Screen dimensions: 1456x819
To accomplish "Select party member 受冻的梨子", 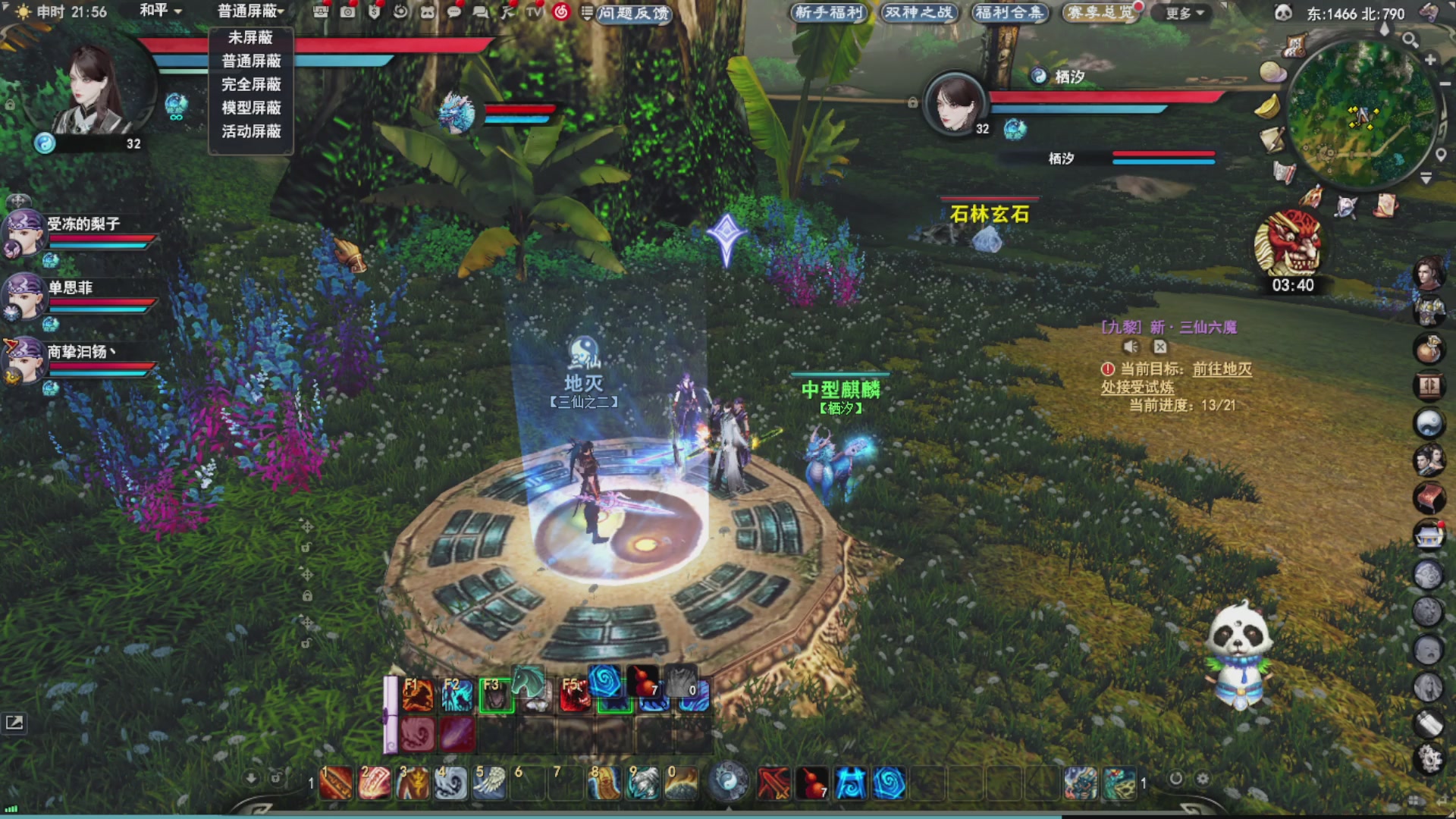I will 83,224.
